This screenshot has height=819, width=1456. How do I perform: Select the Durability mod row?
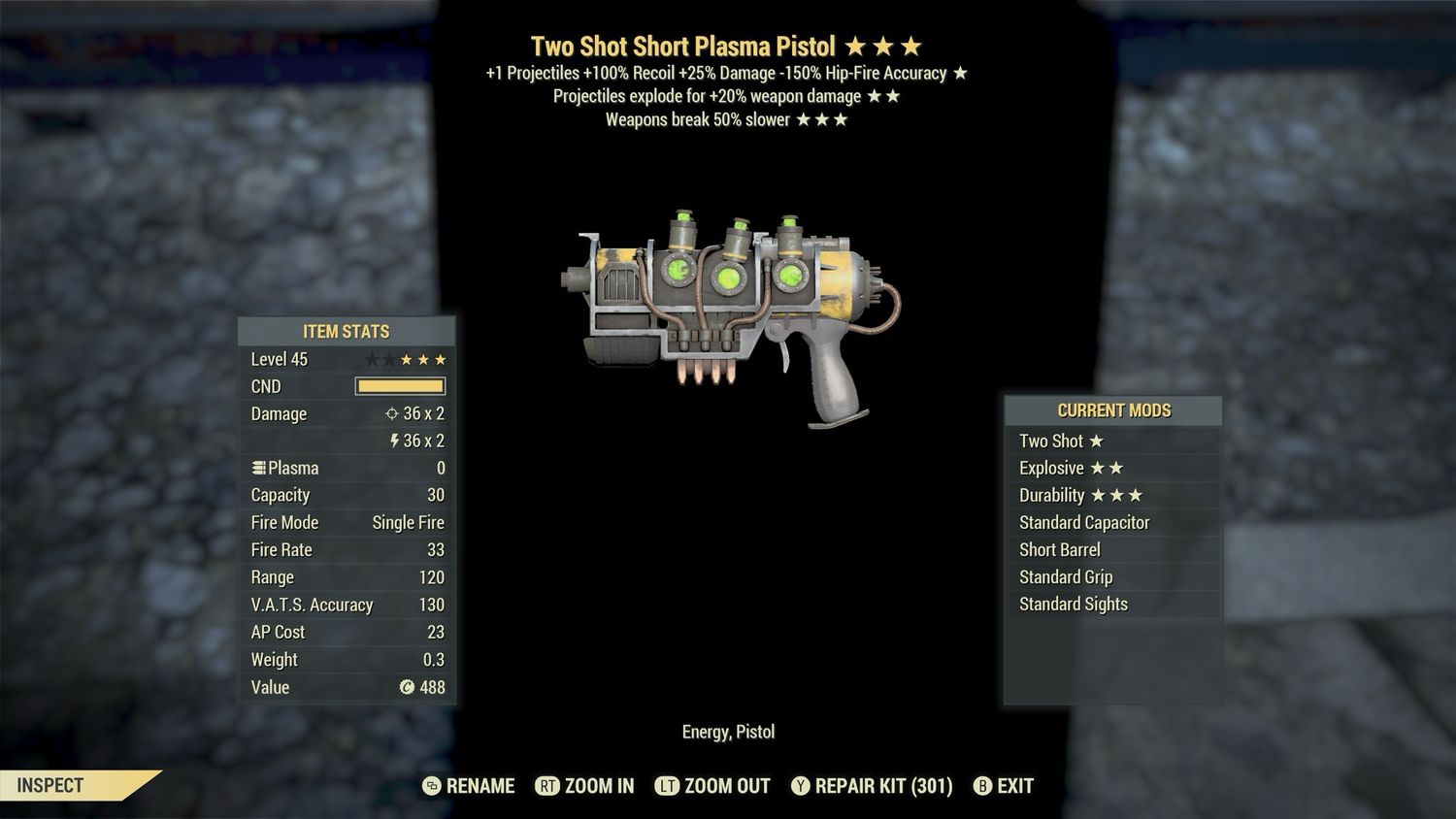pos(1112,495)
